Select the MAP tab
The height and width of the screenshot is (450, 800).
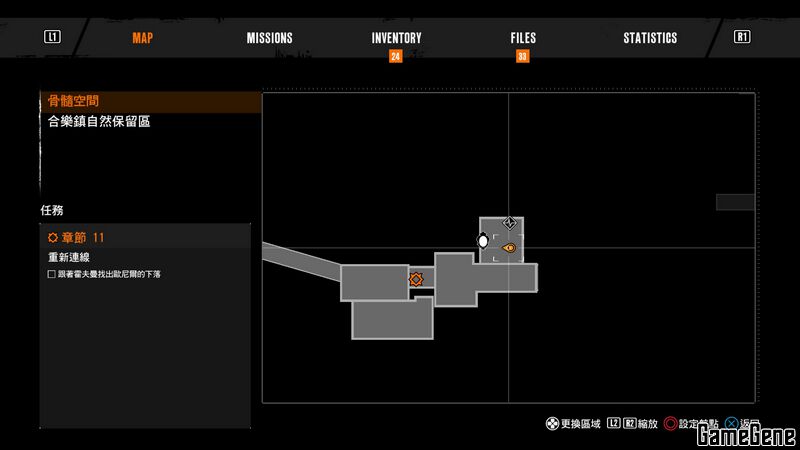point(143,38)
